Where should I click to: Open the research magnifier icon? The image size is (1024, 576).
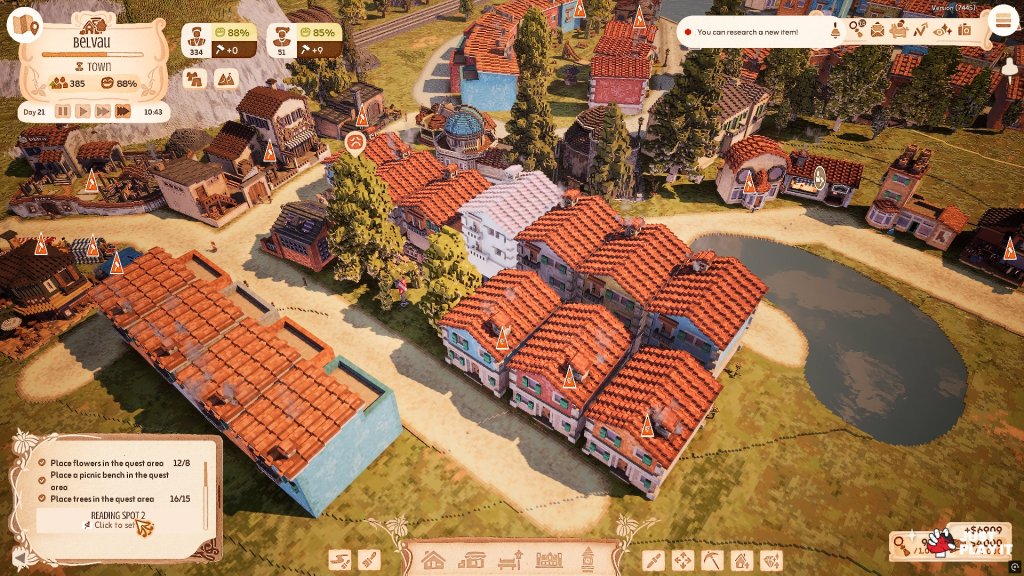click(x=857, y=30)
